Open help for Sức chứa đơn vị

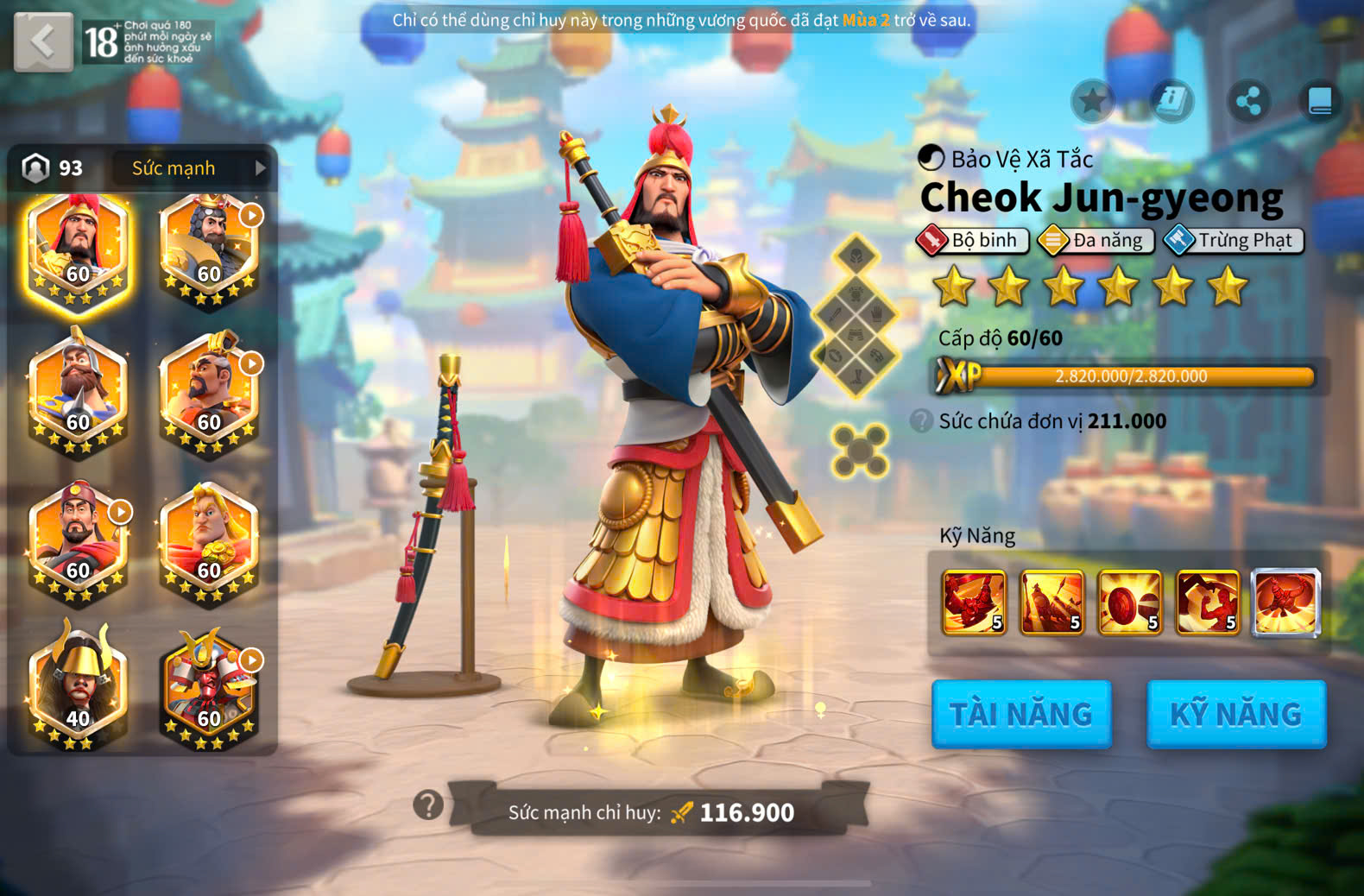click(x=921, y=421)
